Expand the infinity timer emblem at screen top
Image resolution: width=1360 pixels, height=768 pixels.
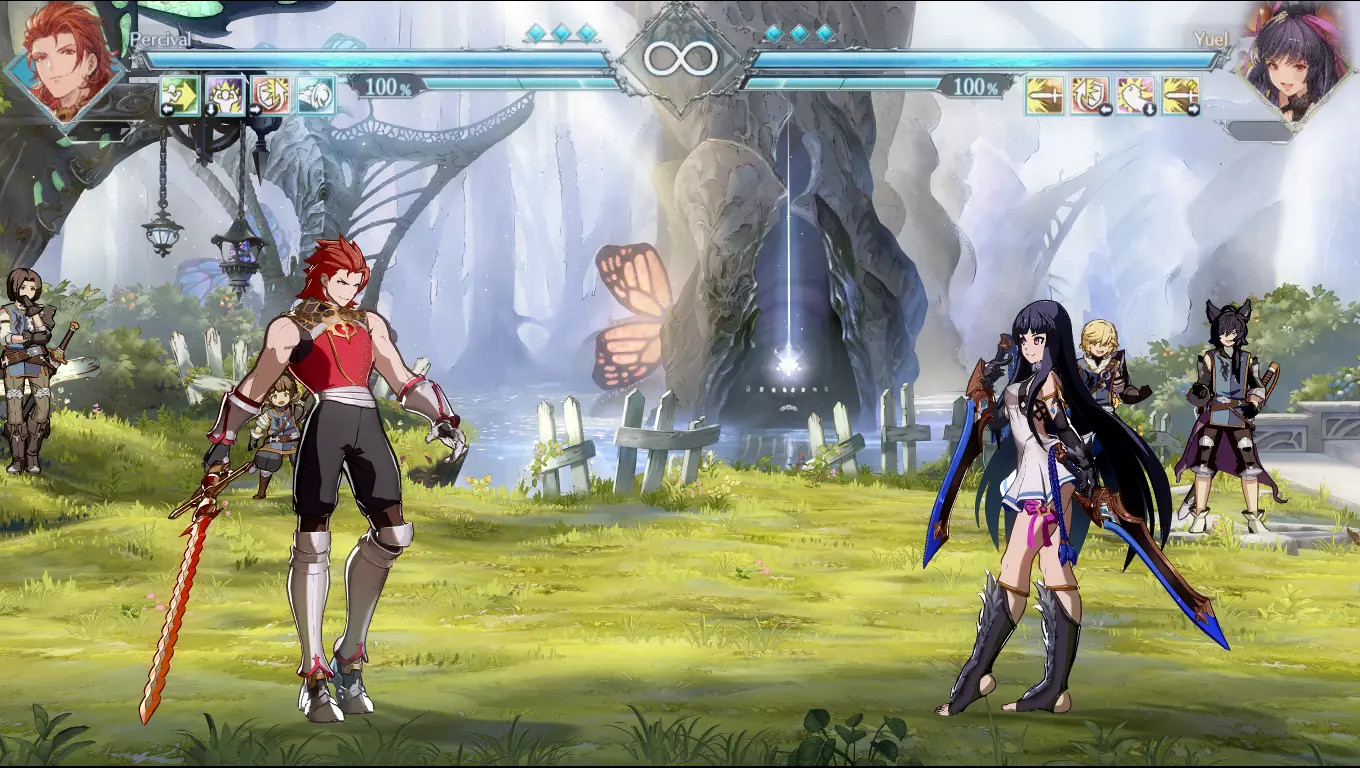[x=680, y=58]
